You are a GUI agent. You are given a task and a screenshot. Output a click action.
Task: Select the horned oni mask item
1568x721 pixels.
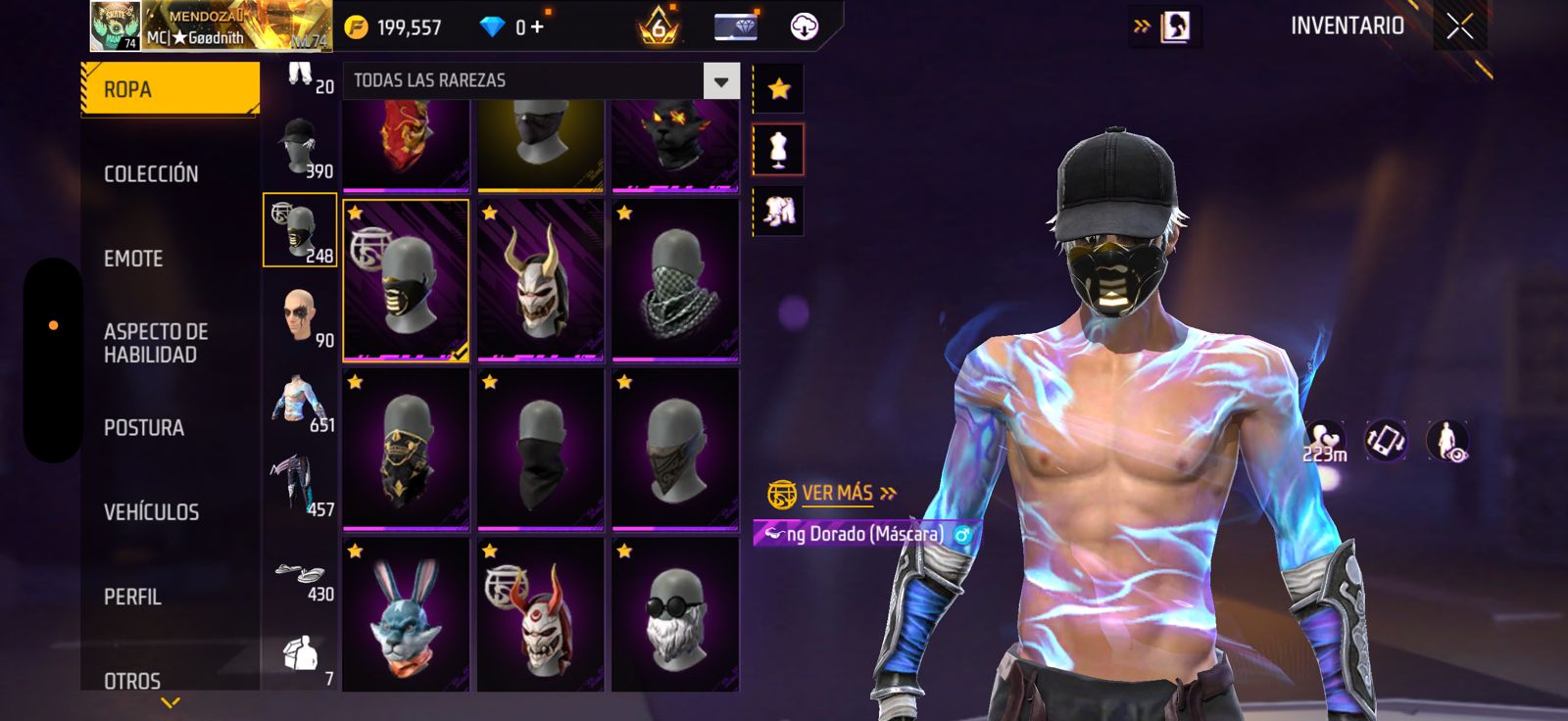(x=540, y=280)
